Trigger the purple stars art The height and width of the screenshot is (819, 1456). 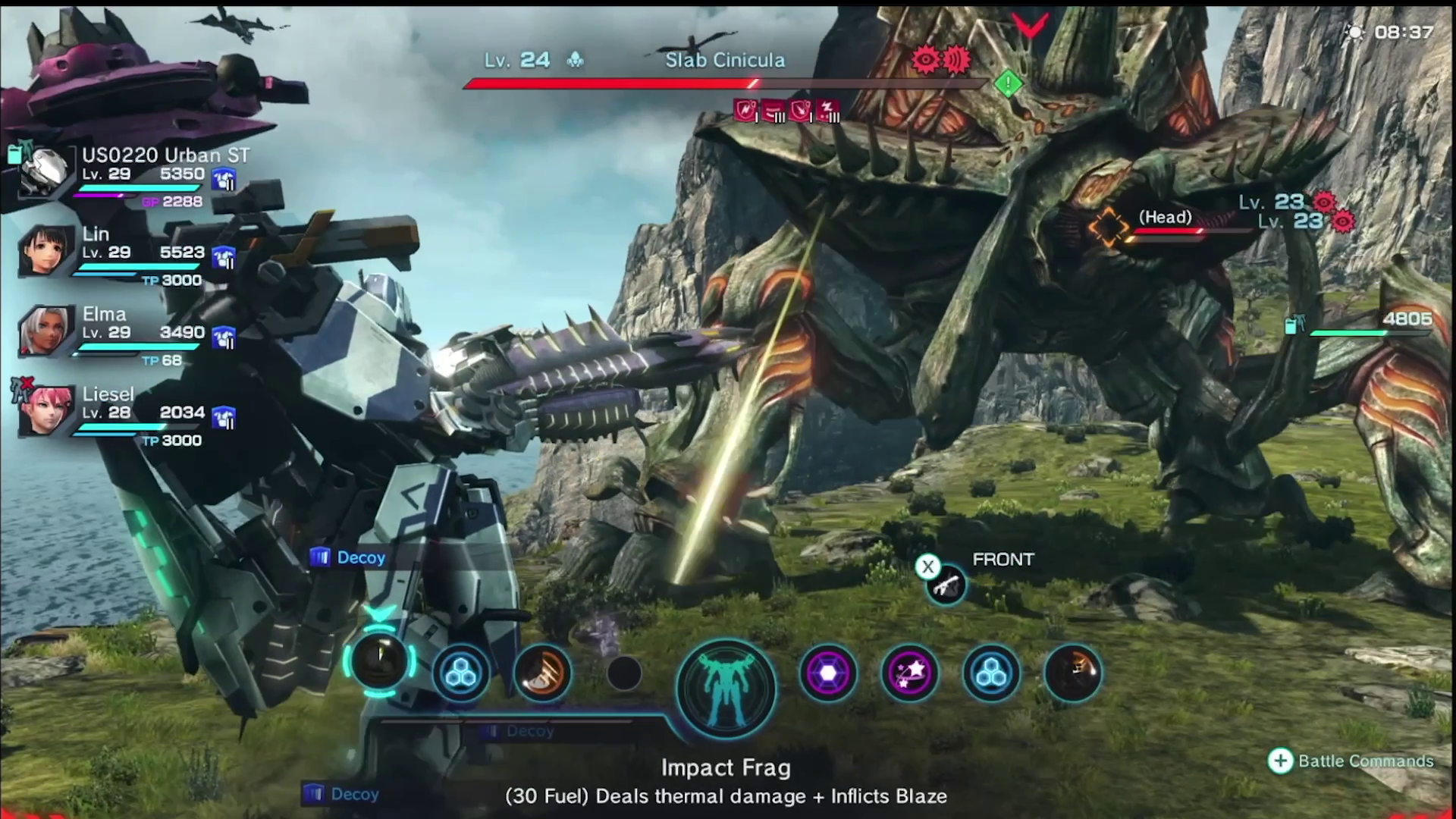(x=909, y=673)
